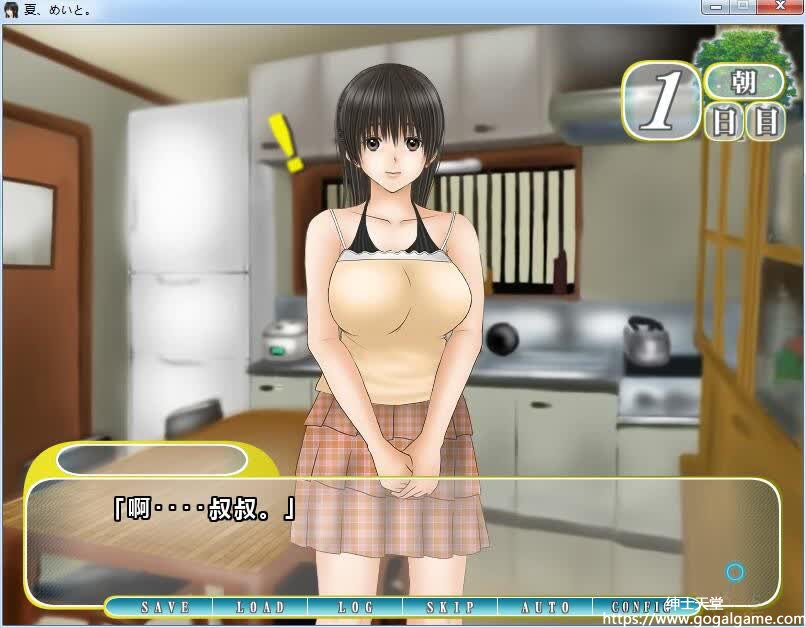The image size is (806, 628).
Task: Activate SKIP mode
Action: coord(451,607)
